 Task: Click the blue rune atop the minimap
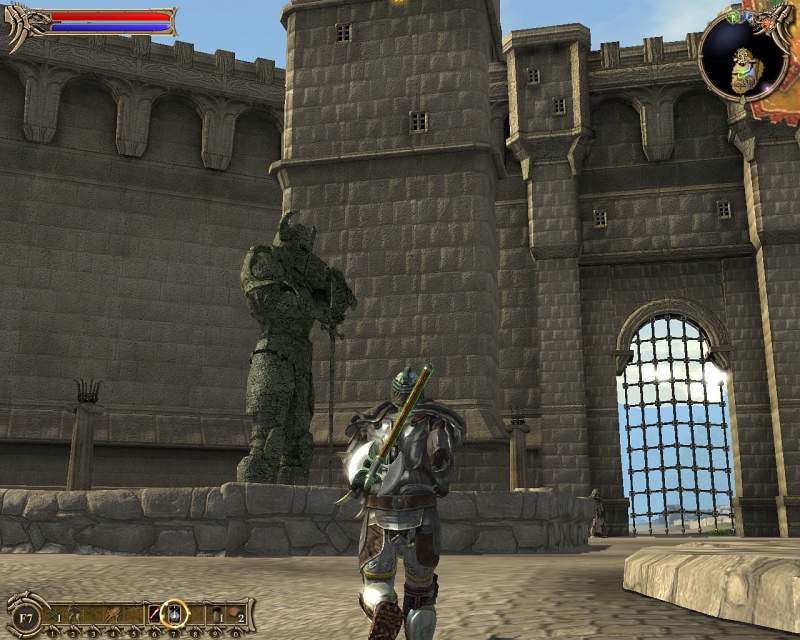(746, 15)
